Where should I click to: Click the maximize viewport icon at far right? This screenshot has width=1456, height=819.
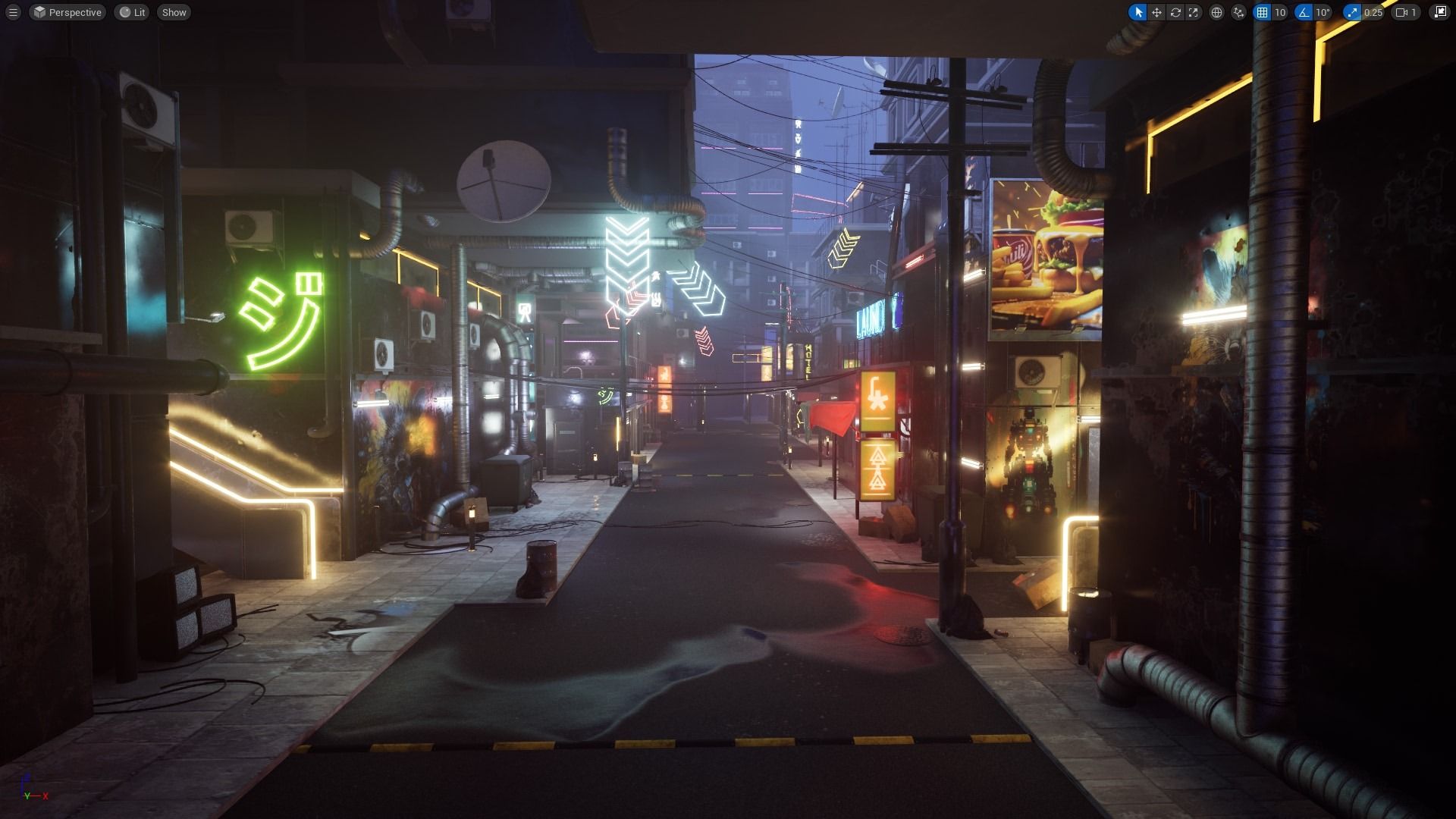tap(1440, 12)
